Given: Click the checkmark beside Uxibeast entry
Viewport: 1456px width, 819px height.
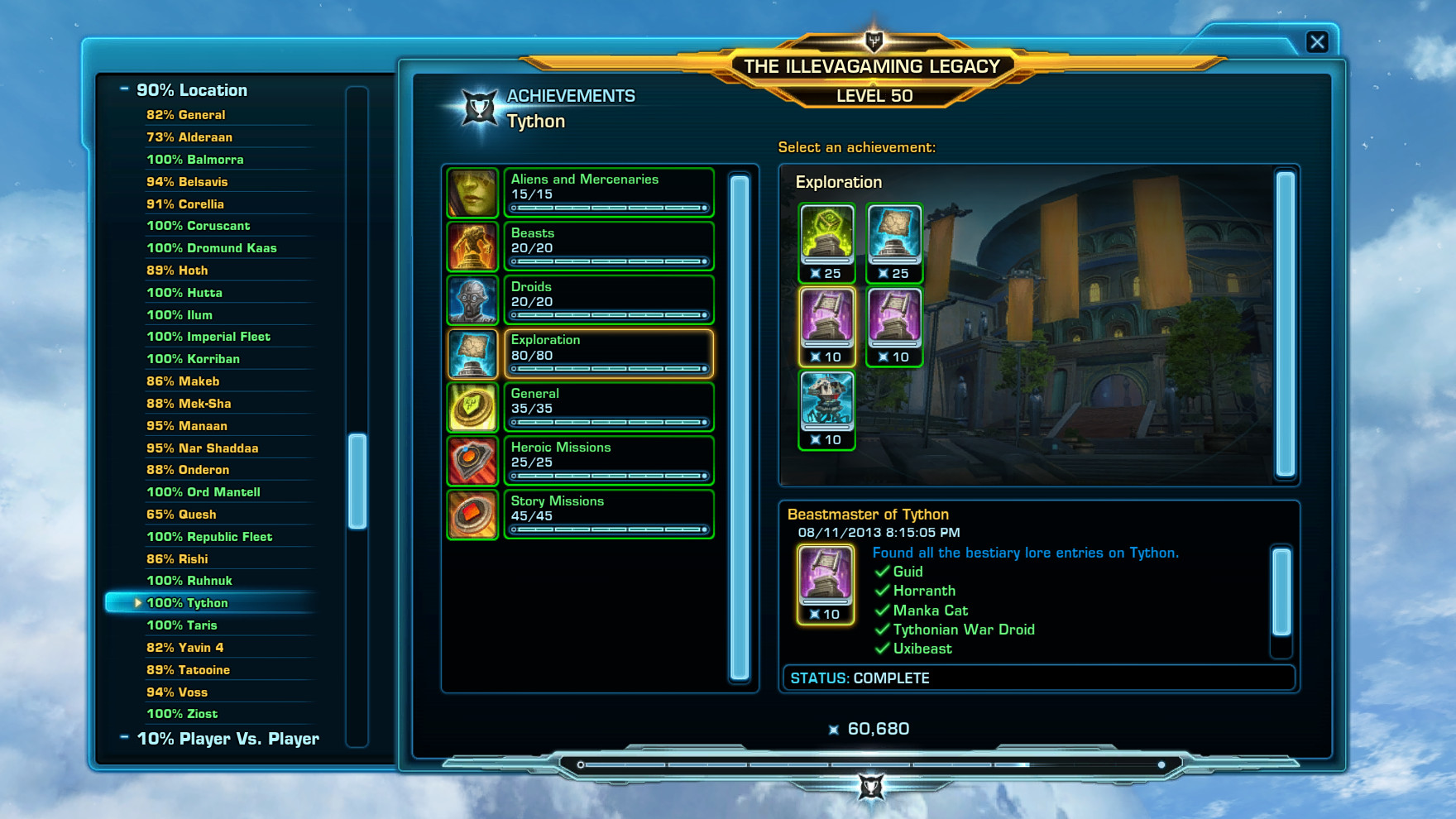Looking at the screenshot, I should tap(882, 649).
